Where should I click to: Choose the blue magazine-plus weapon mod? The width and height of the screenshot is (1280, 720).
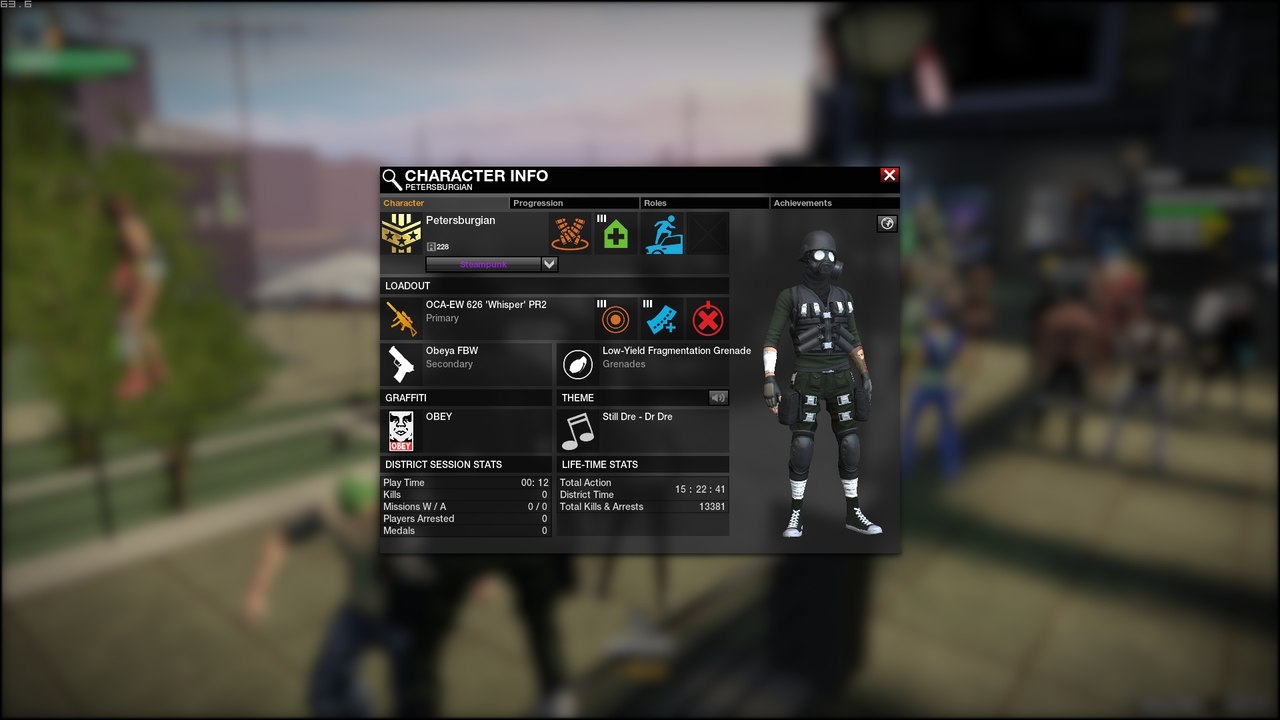pos(661,320)
